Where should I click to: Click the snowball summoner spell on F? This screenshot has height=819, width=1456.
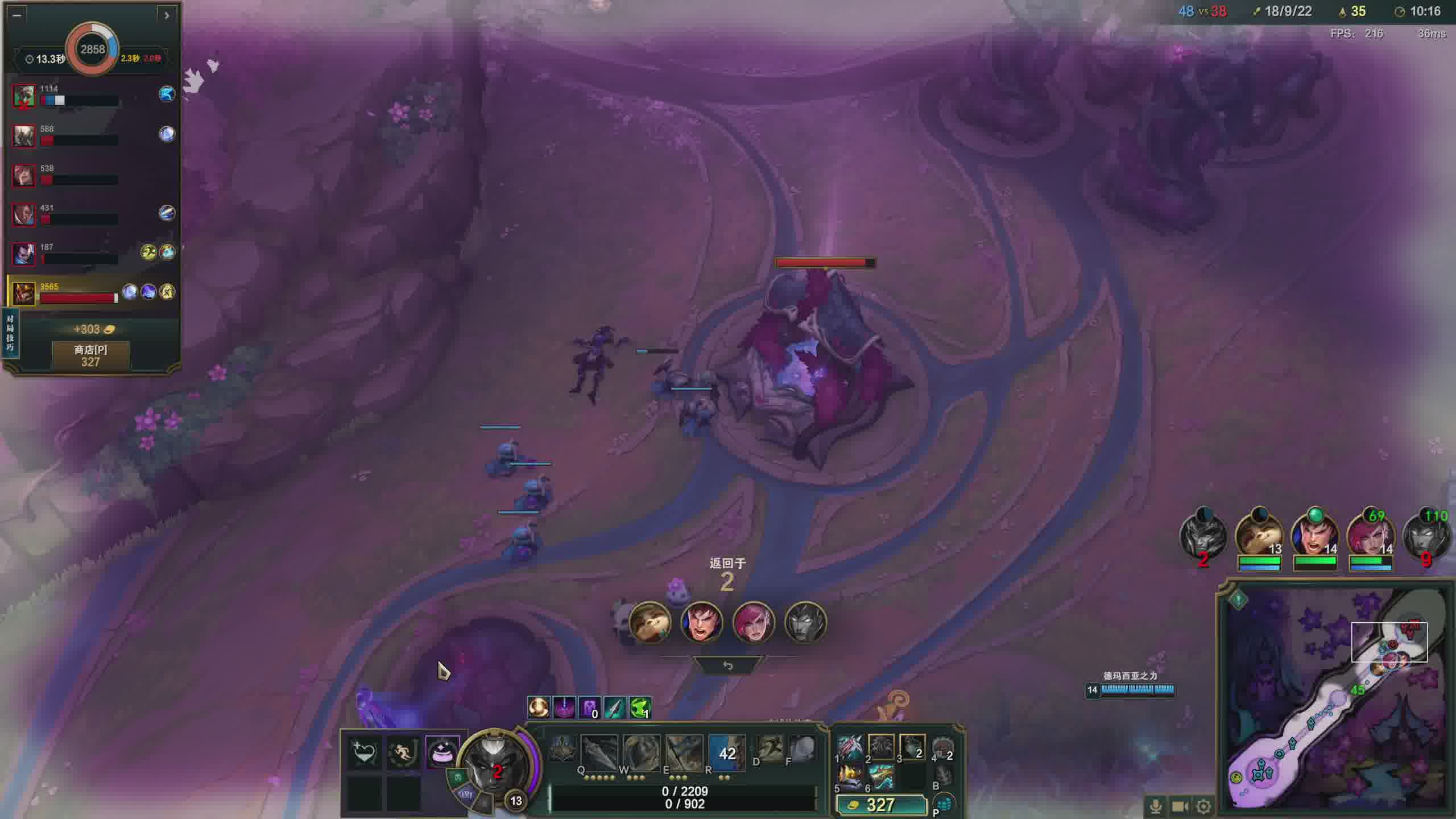[802, 748]
